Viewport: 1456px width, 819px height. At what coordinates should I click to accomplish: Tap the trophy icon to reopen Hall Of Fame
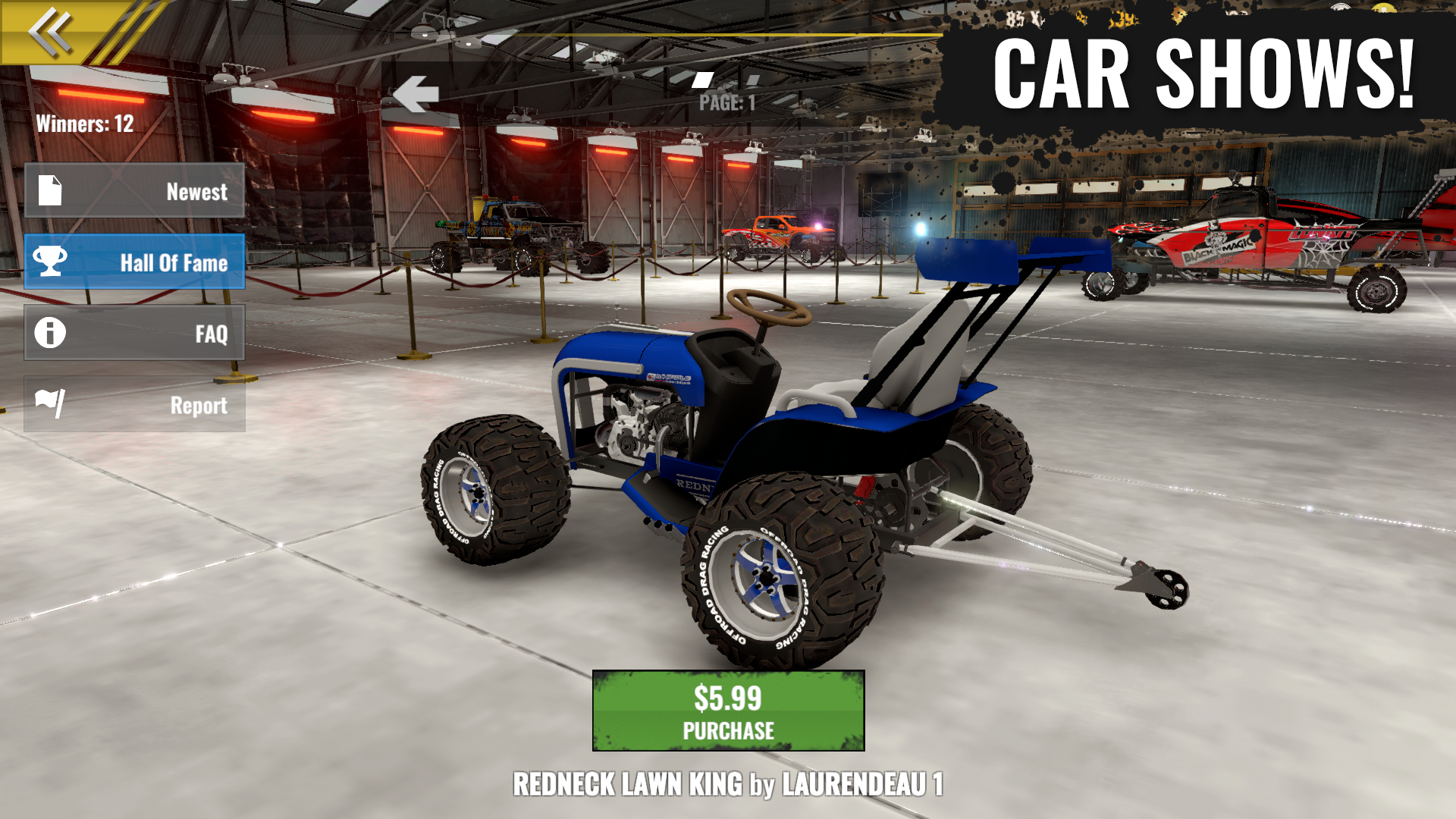[x=49, y=263]
